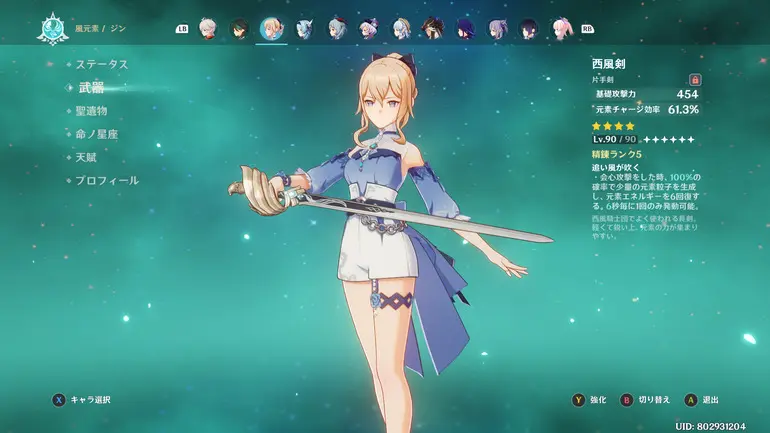This screenshot has height=433, width=770.
Task: Switch to the white-haired, red-streaked character portrait
Action: (x=207, y=28)
